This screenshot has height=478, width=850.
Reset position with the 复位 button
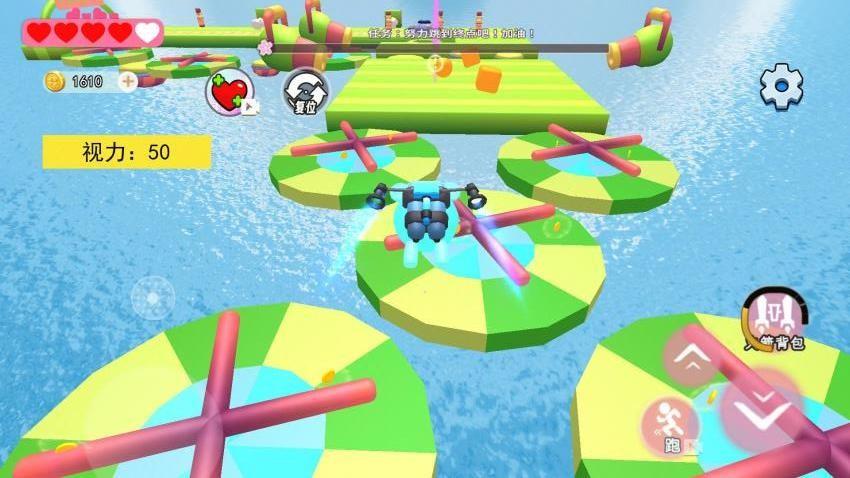pyautogui.click(x=303, y=91)
